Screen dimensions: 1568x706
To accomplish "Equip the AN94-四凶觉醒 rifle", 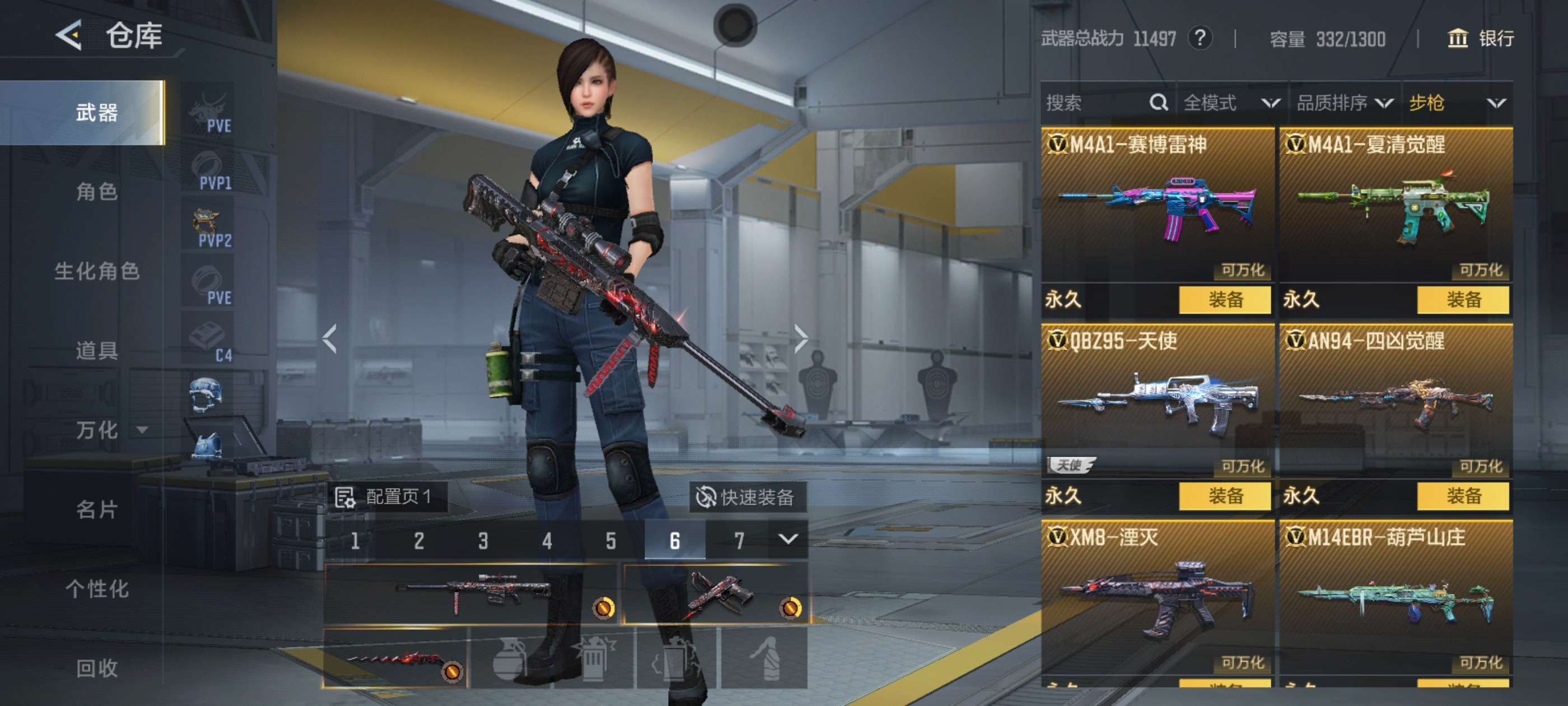I will tap(1463, 496).
